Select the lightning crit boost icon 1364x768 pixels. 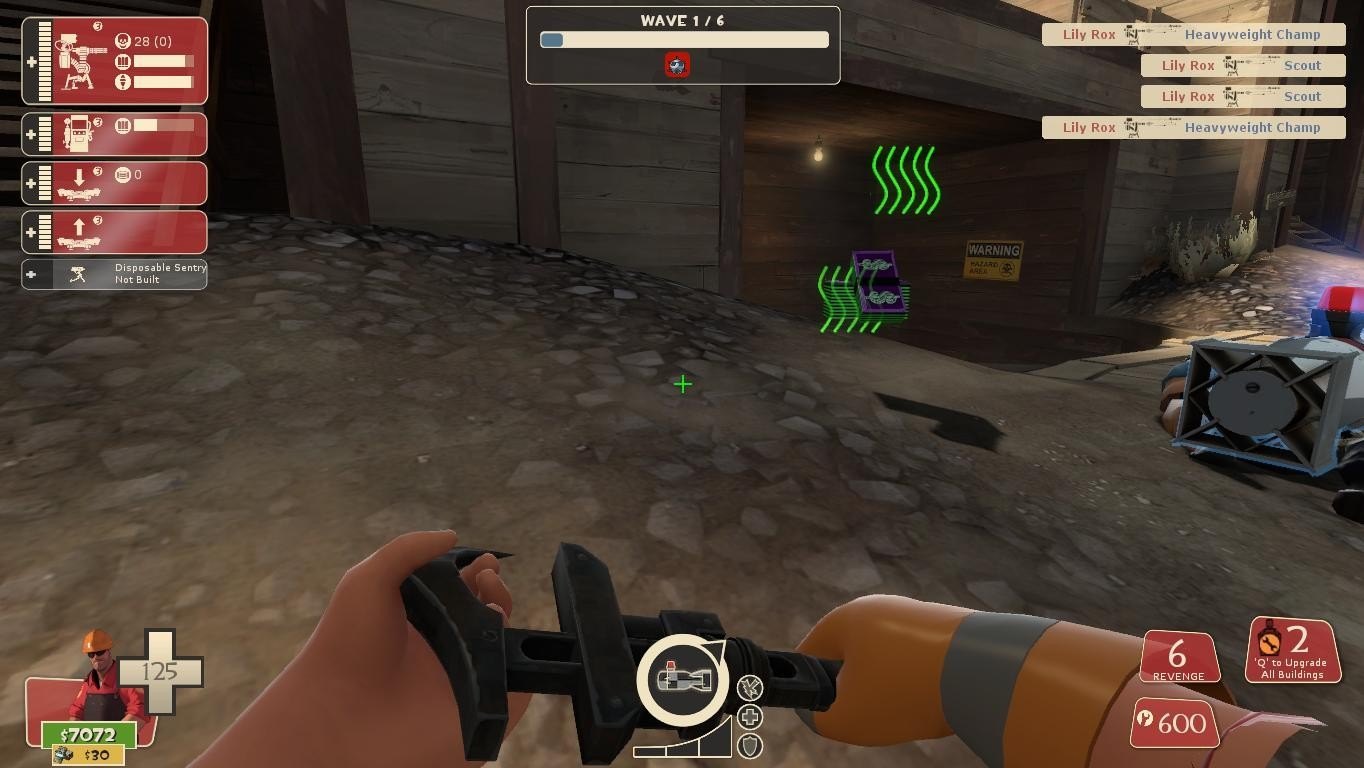(750, 687)
